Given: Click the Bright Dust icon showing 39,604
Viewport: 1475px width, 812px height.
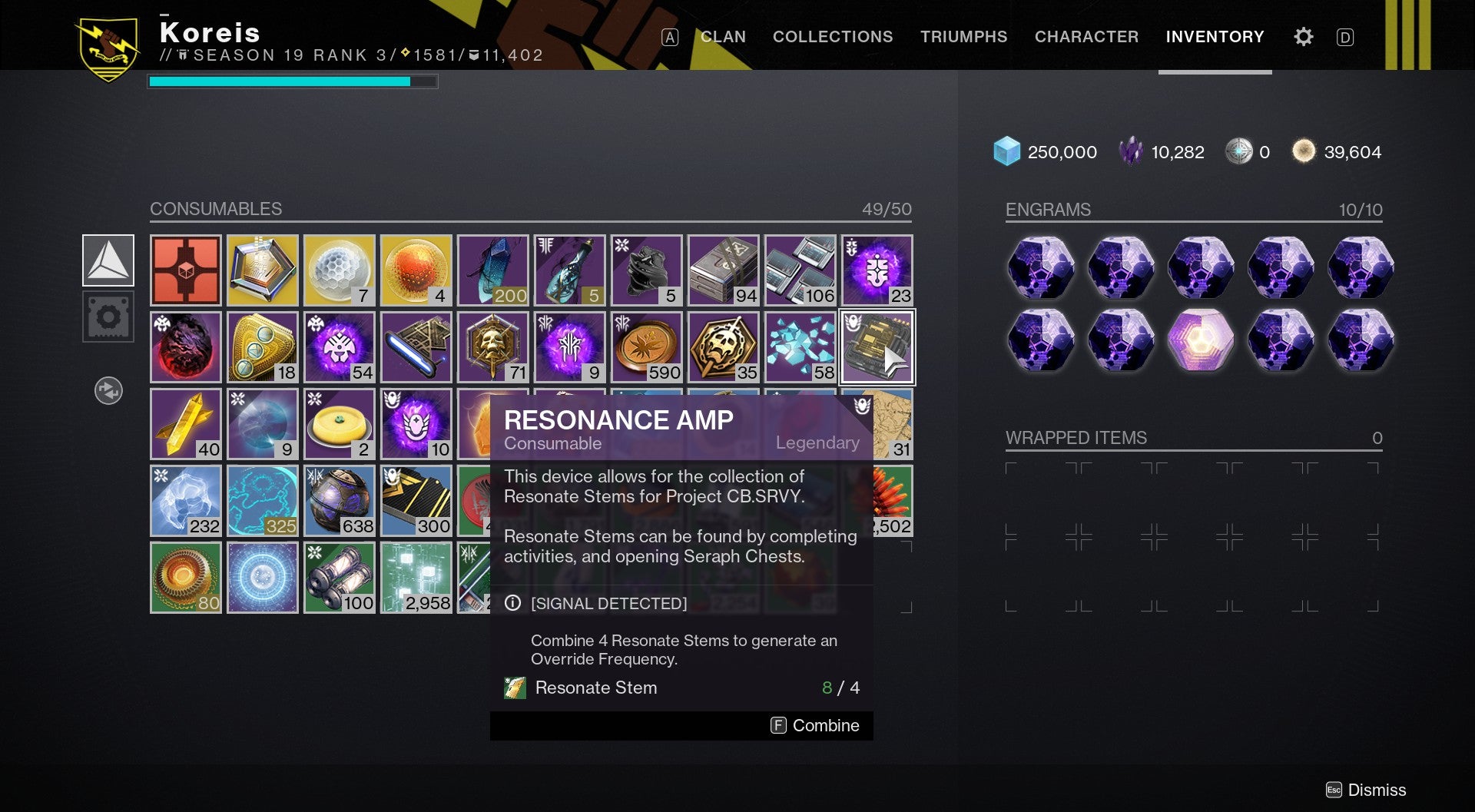Looking at the screenshot, I should point(1303,151).
